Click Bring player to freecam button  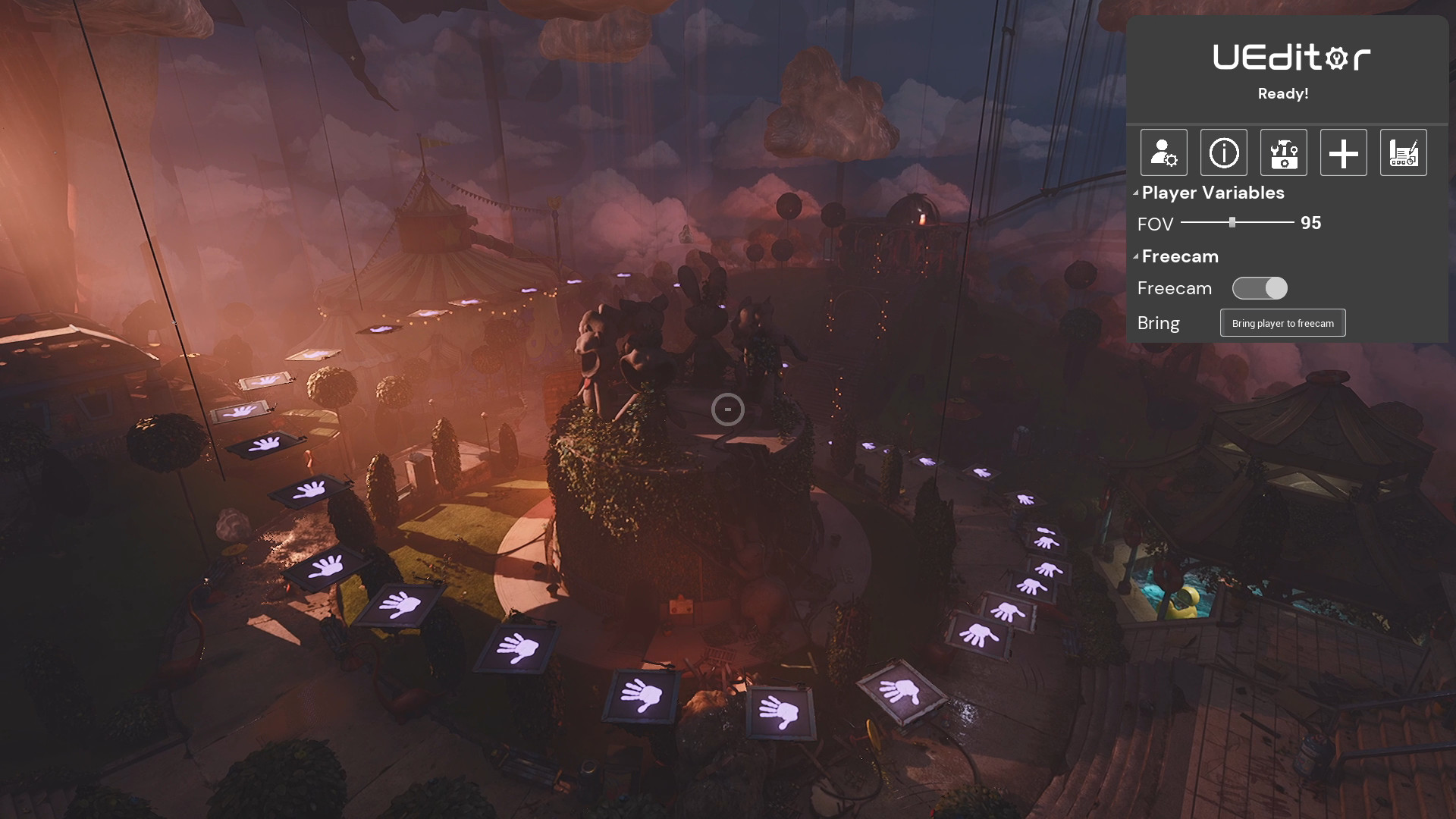(x=1282, y=323)
